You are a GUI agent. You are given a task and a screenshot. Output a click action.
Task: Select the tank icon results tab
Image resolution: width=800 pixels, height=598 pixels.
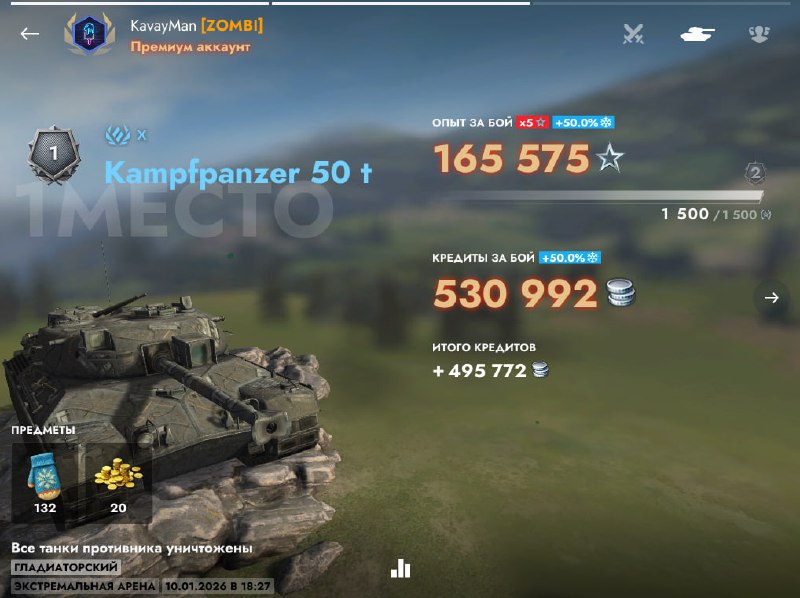(x=696, y=34)
